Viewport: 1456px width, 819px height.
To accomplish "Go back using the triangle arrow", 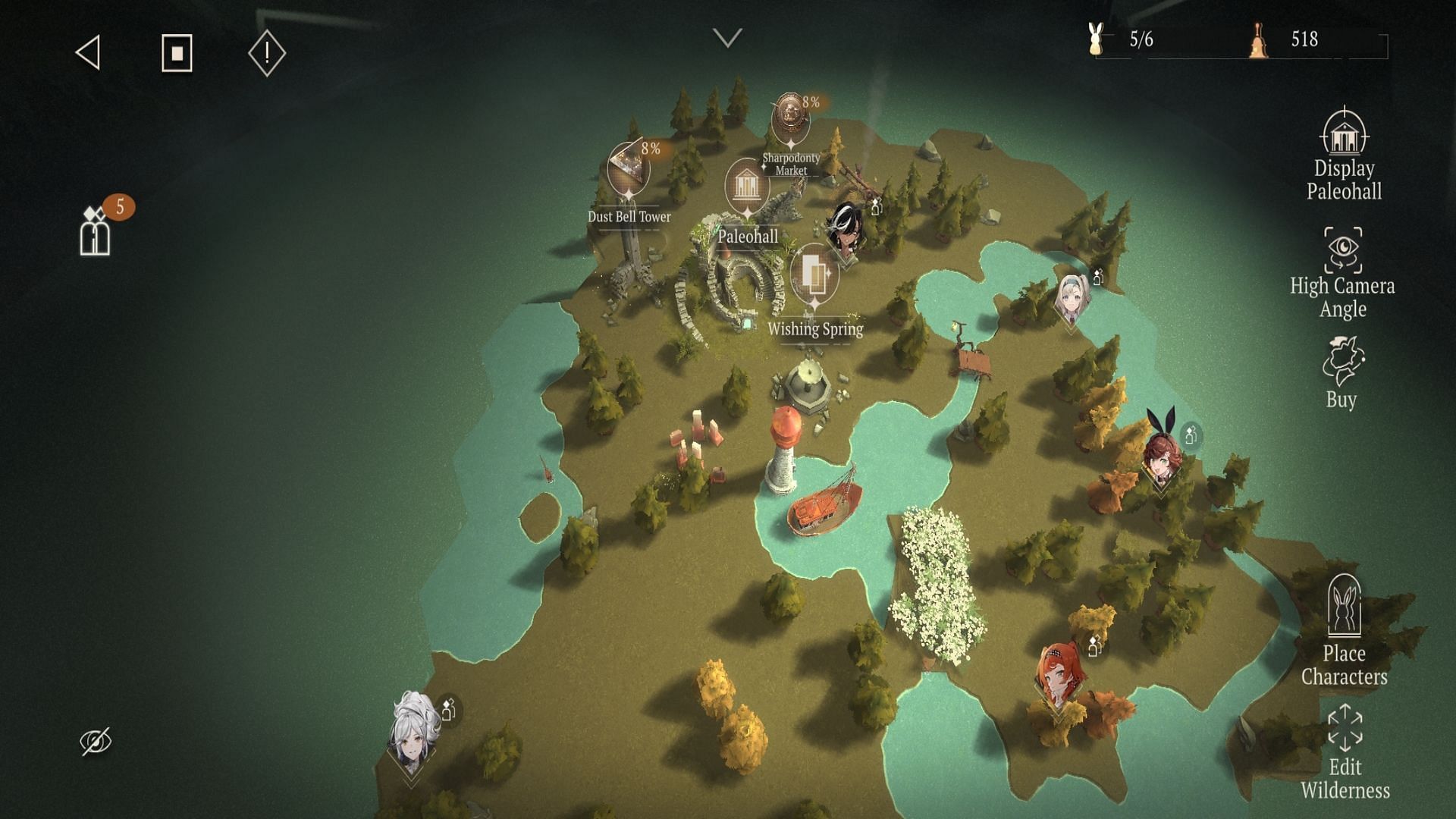I will click(89, 53).
